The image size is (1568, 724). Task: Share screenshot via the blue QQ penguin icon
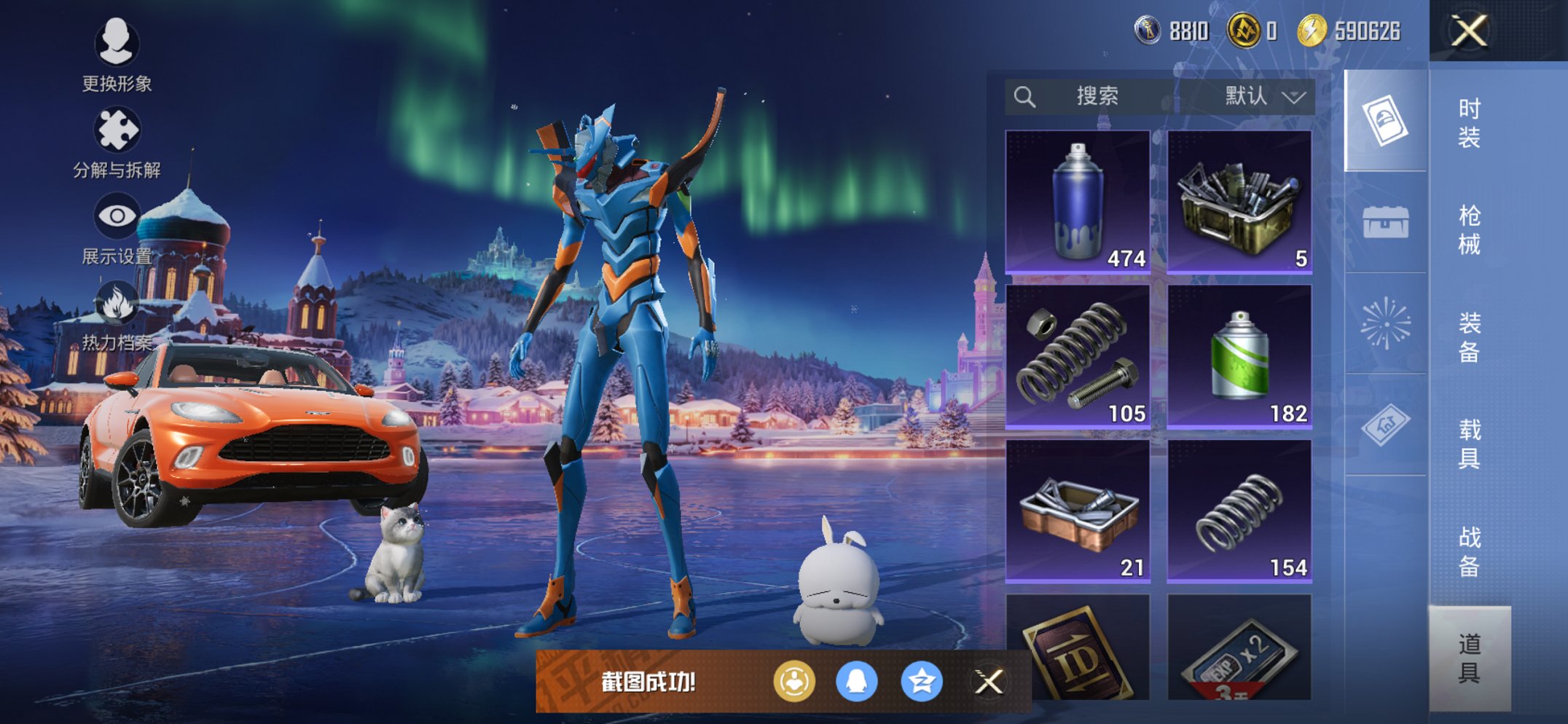click(x=857, y=682)
